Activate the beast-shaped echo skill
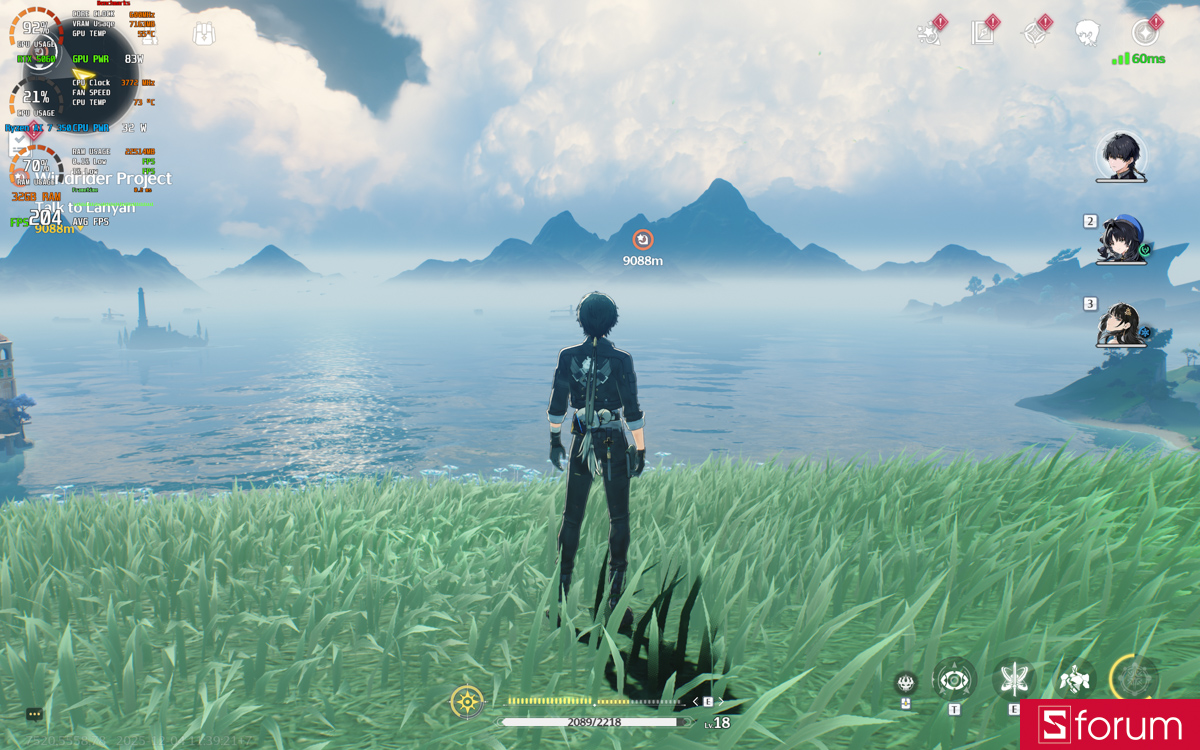This screenshot has height=750, width=1200. (1074, 680)
